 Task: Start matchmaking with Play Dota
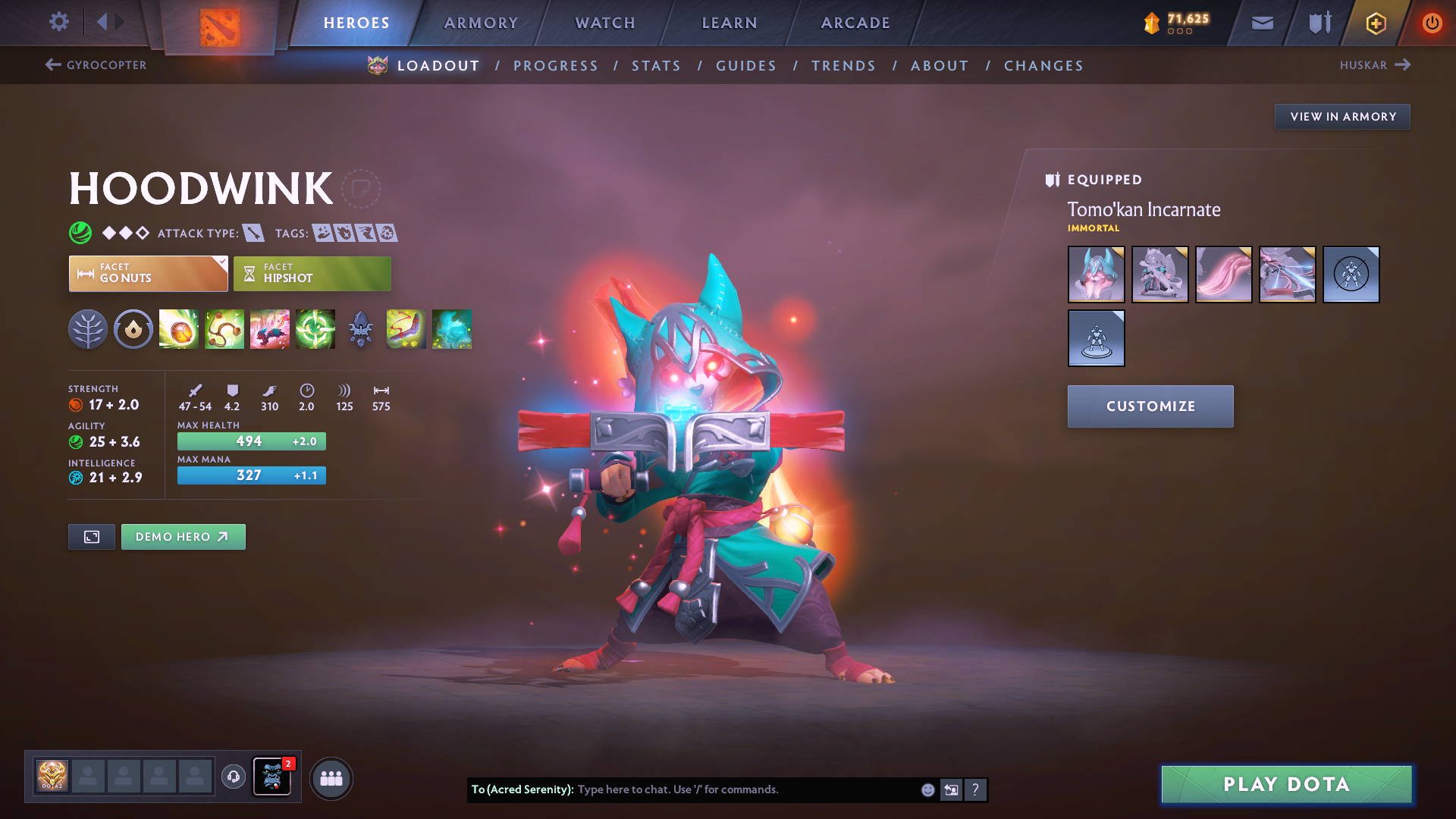tap(1286, 784)
